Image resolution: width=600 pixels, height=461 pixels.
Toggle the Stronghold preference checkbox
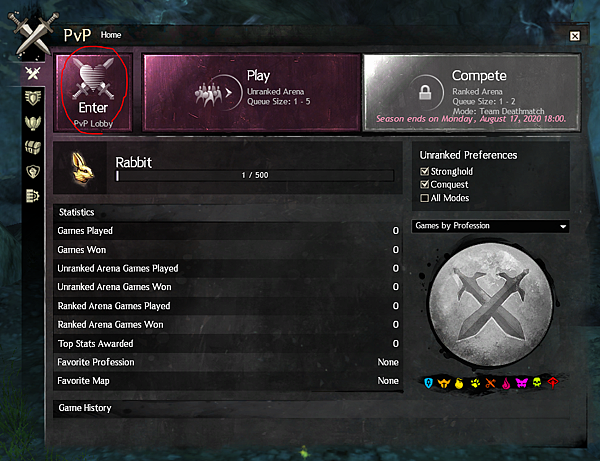click(425, 171)
